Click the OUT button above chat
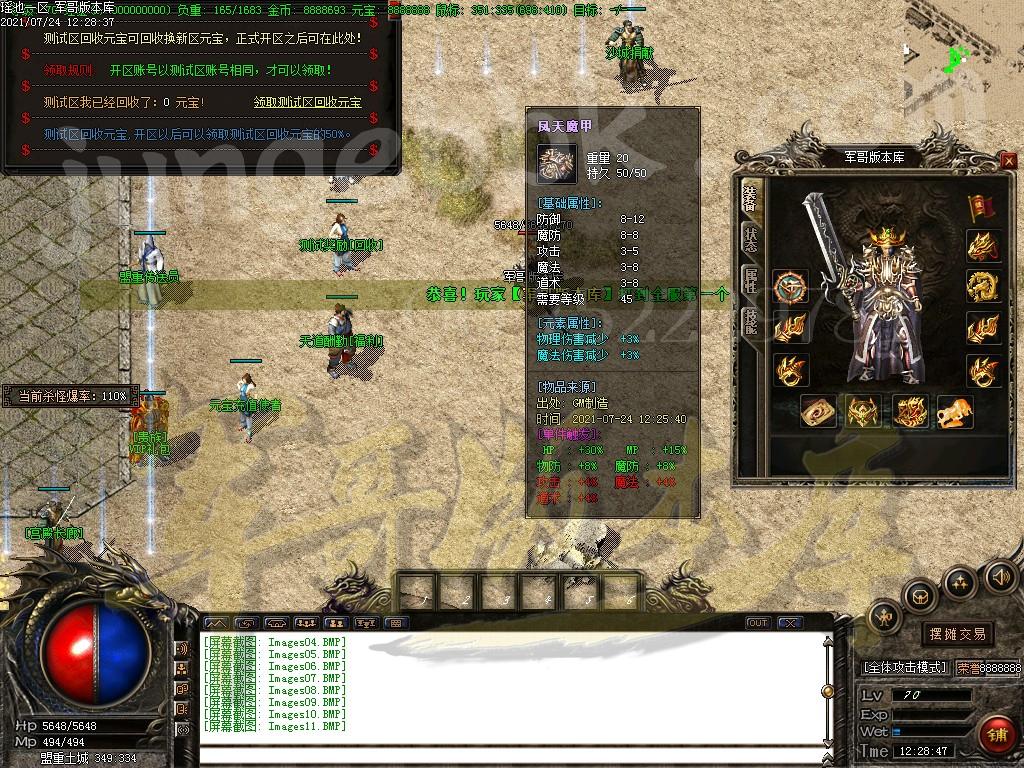This screenshot has width=1024, height=768. (758, 623)
